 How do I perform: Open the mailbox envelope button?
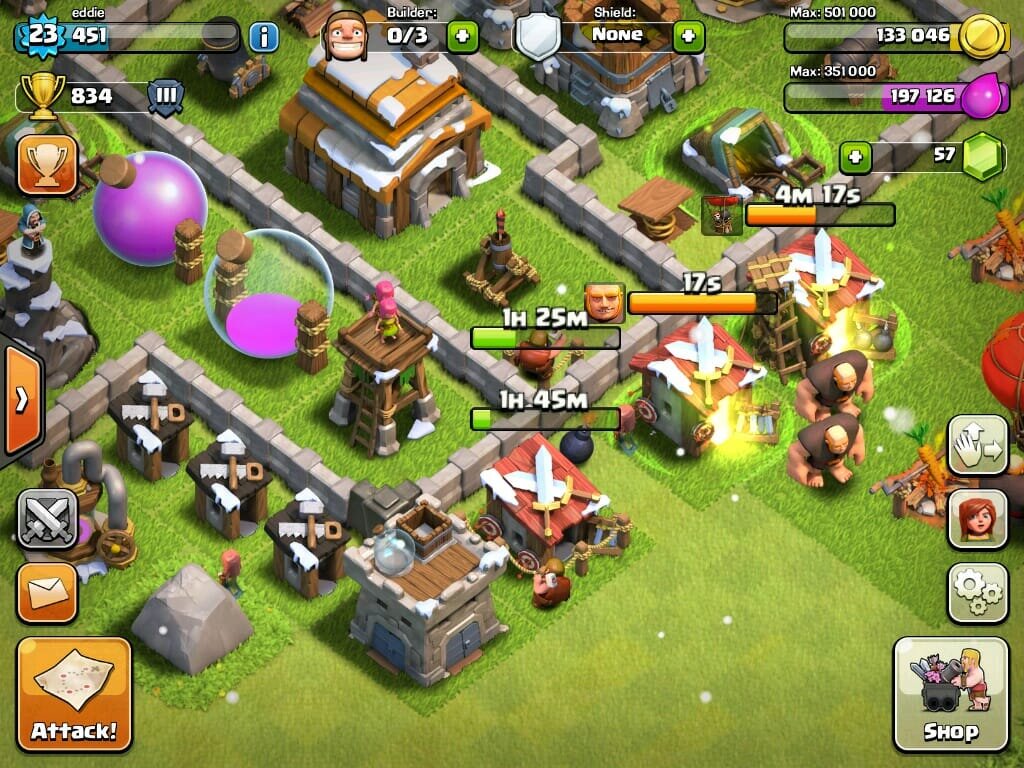click(47, 592)
